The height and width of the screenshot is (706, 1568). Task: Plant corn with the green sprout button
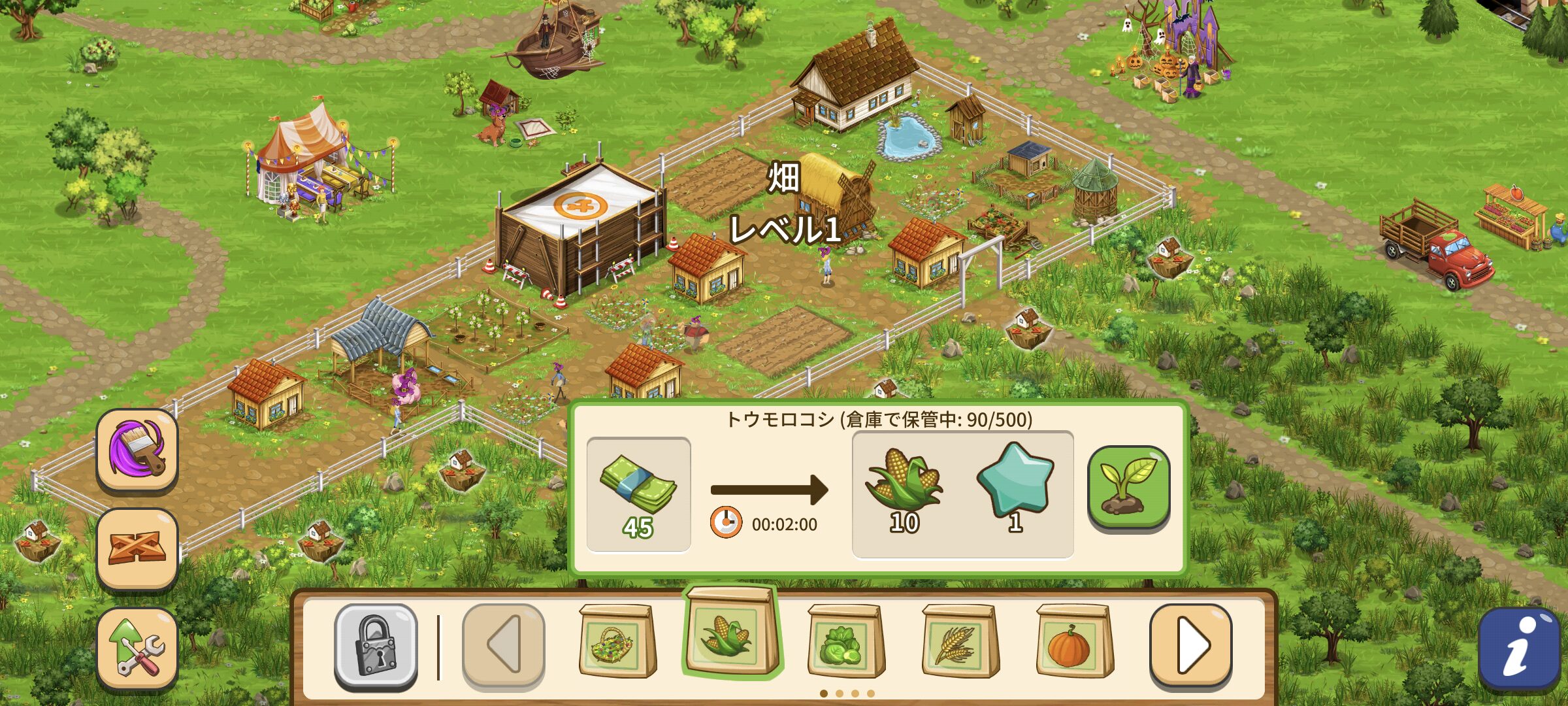click(x=1128, y=488)
